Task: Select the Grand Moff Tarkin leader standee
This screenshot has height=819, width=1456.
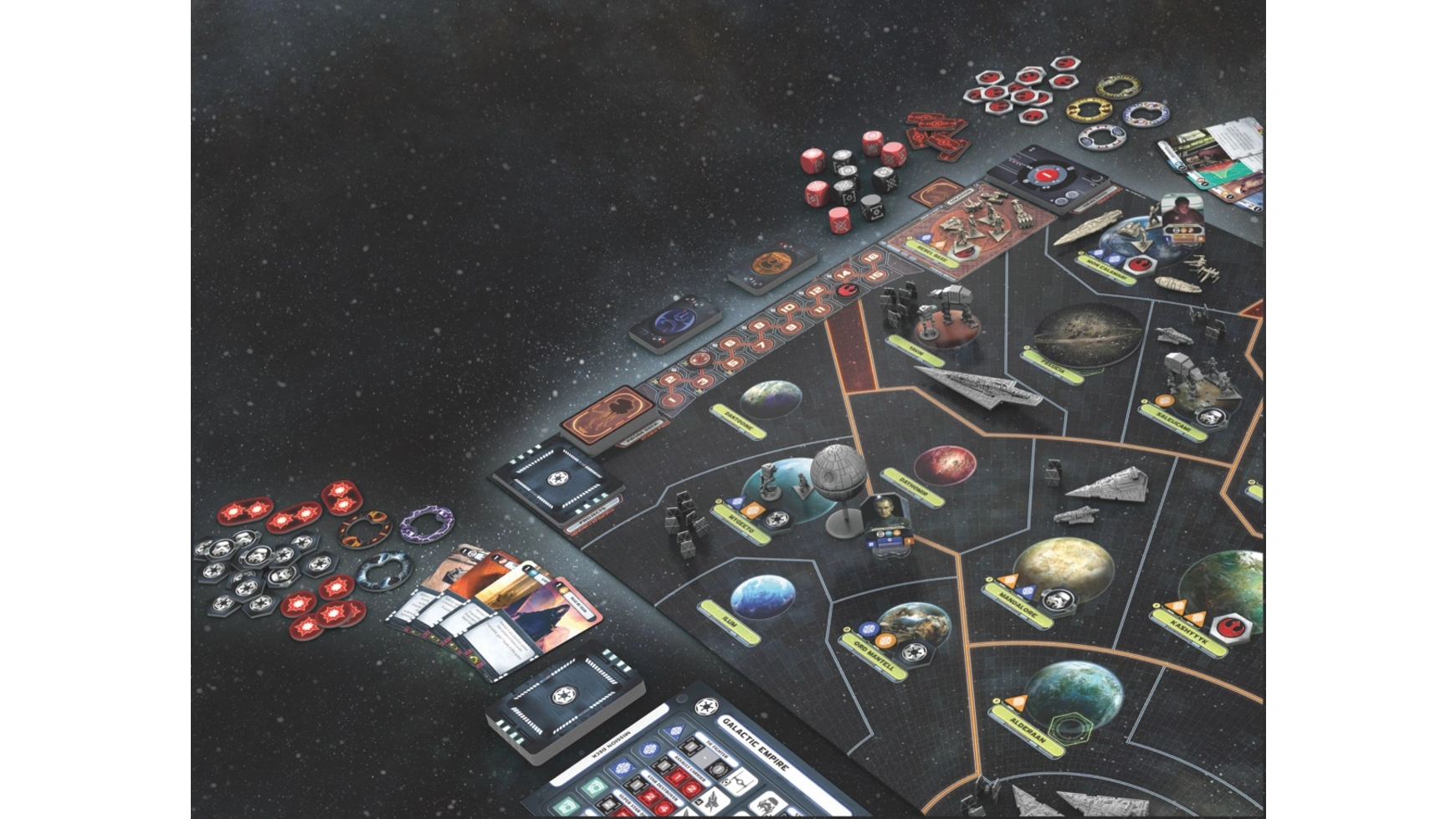Action: pos(887,520)
